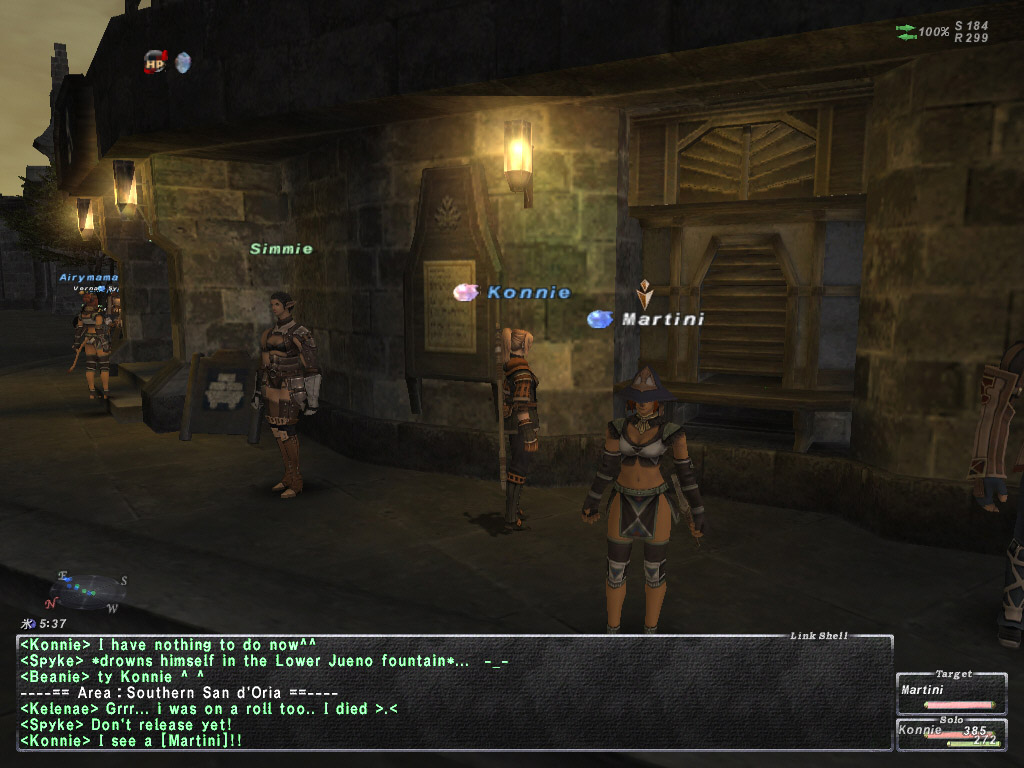Select the Martini target panel
Viewport: 1024px width, 768px height.
951,693
